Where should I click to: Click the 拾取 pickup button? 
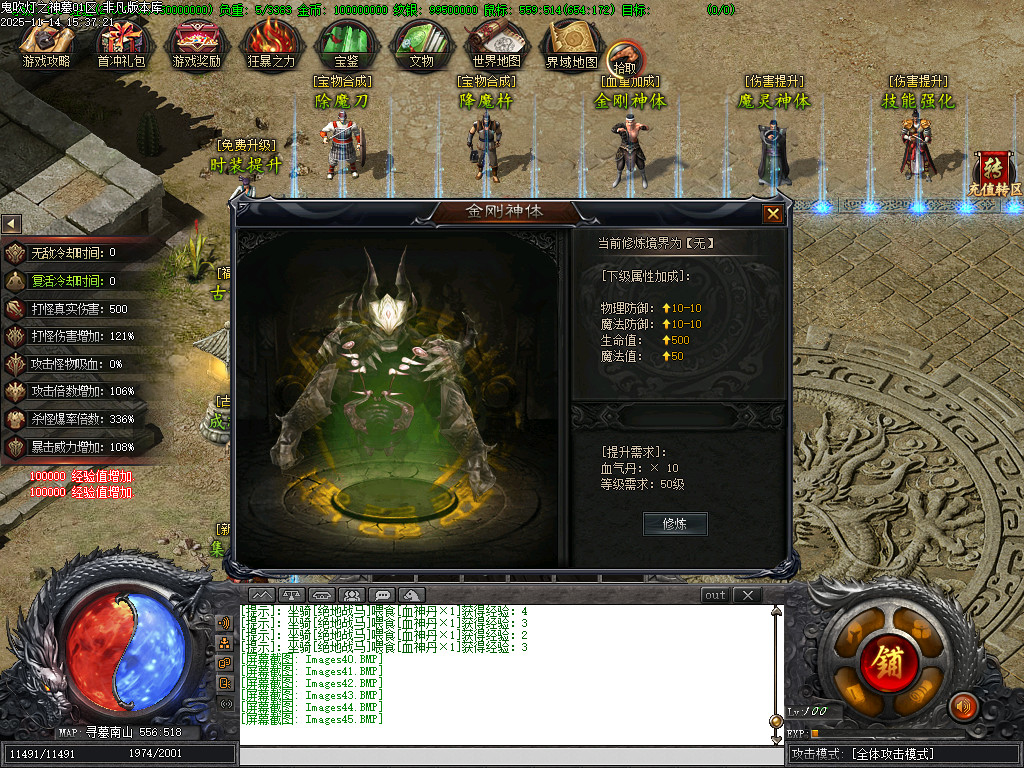tap(624, 58)
